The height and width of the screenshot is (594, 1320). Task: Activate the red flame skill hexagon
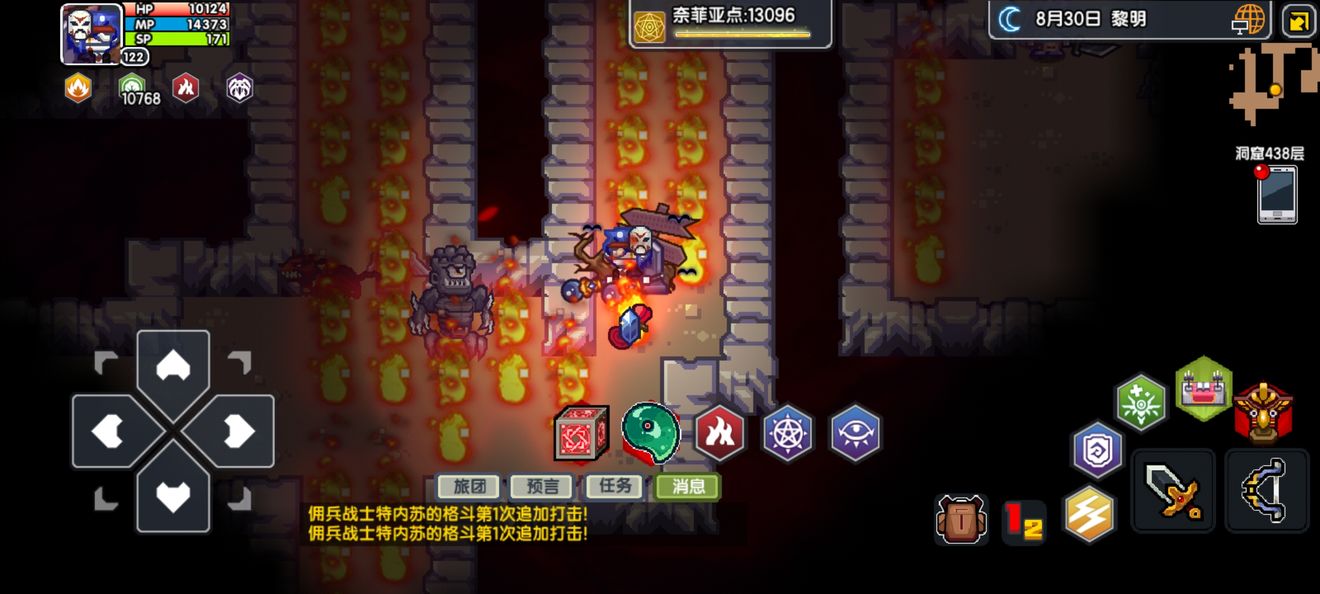coord(720,432)
